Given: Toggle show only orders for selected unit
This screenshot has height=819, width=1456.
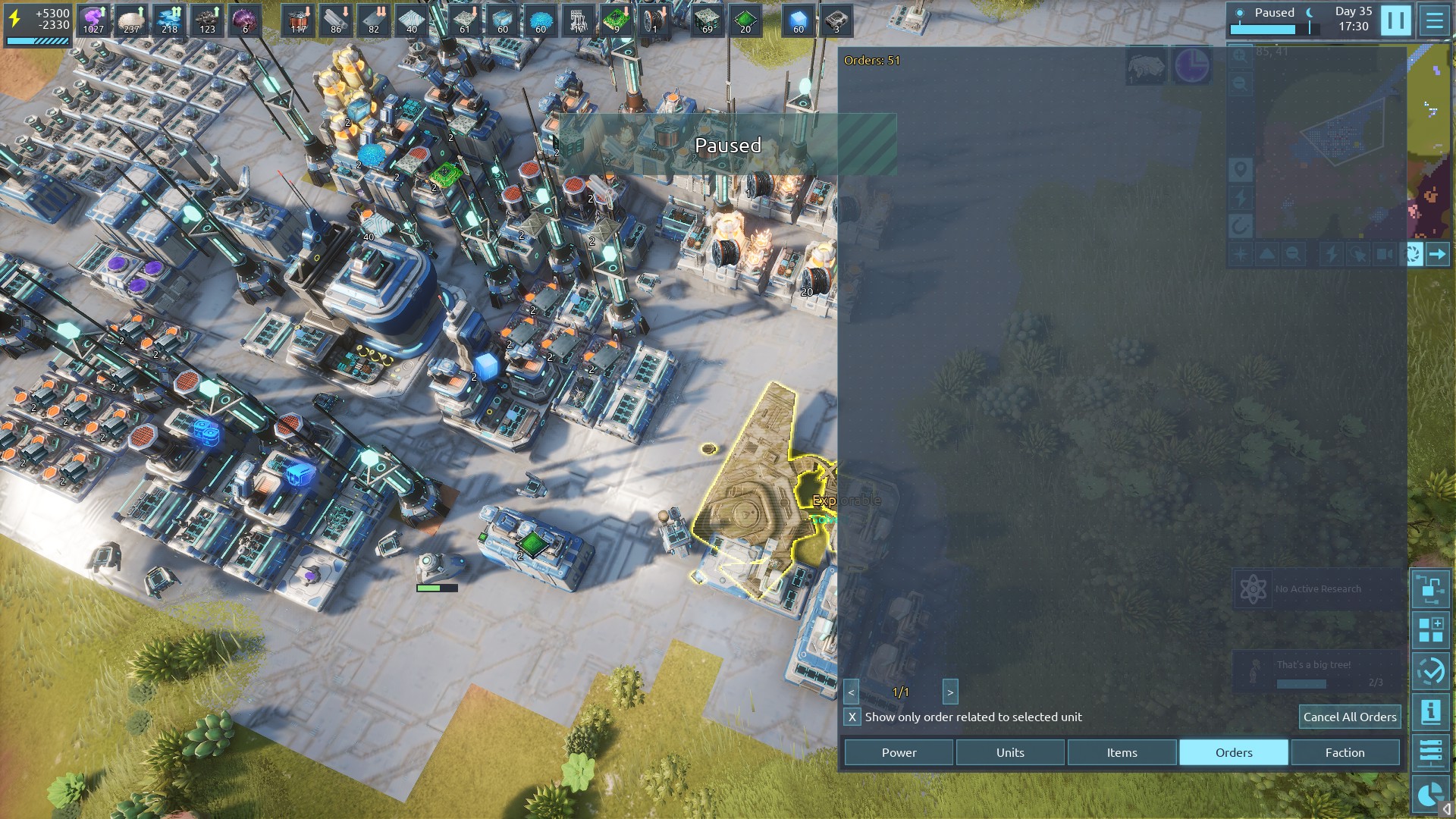Looking at the screenshot, I should click(852, 717).
